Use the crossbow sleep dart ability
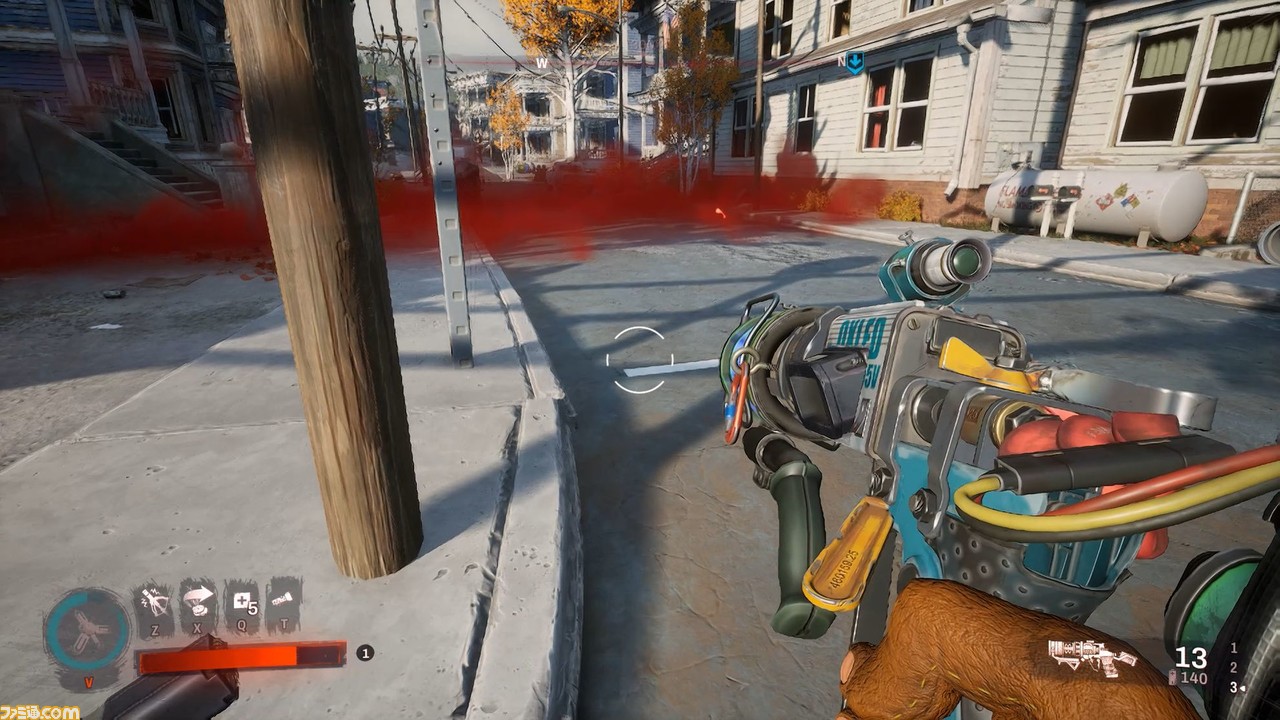 coord(155,602)
